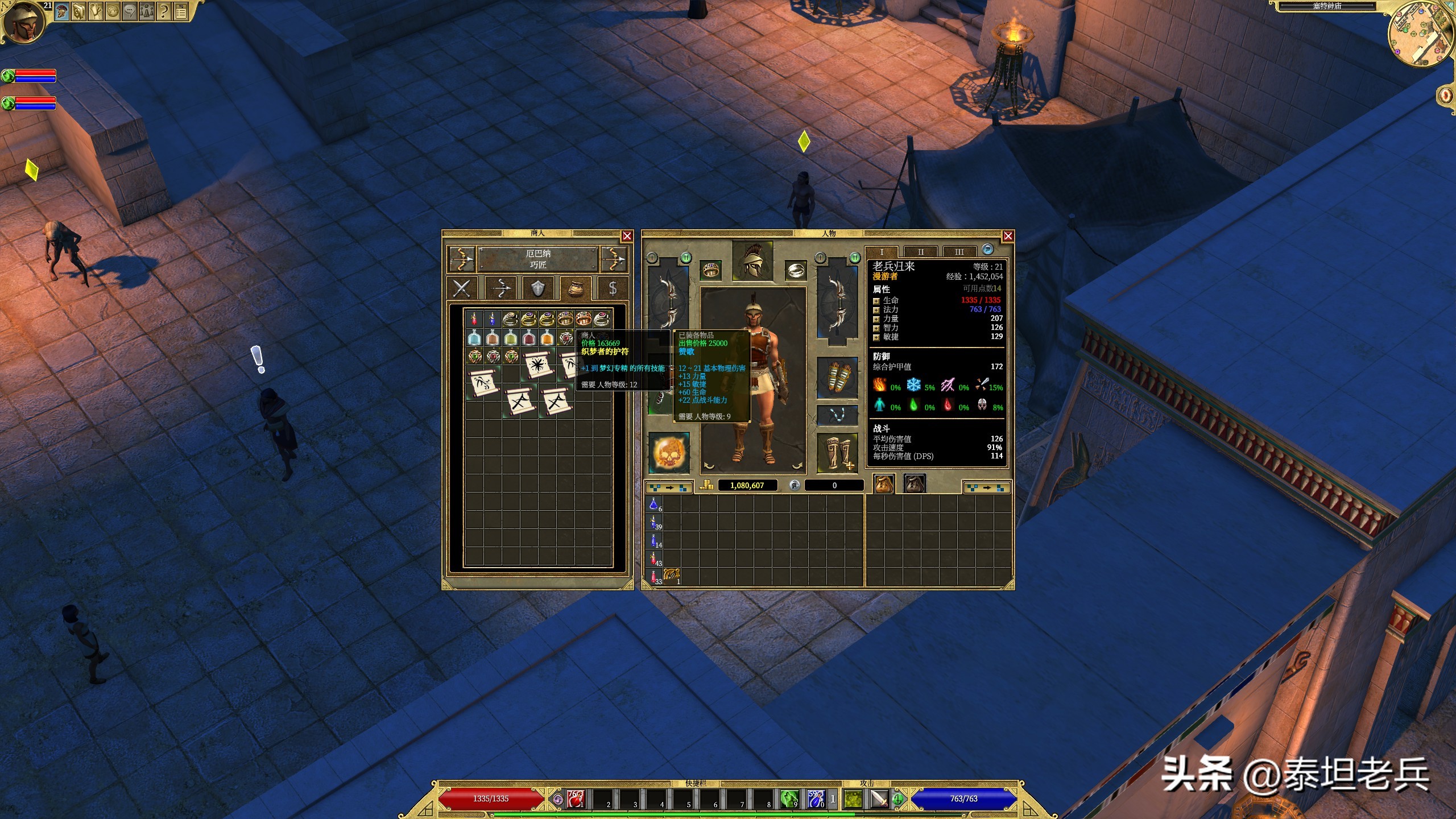Viewport: 1456px width, 819px height.
Task: Open the world map globe button
Action: [113, 11]
